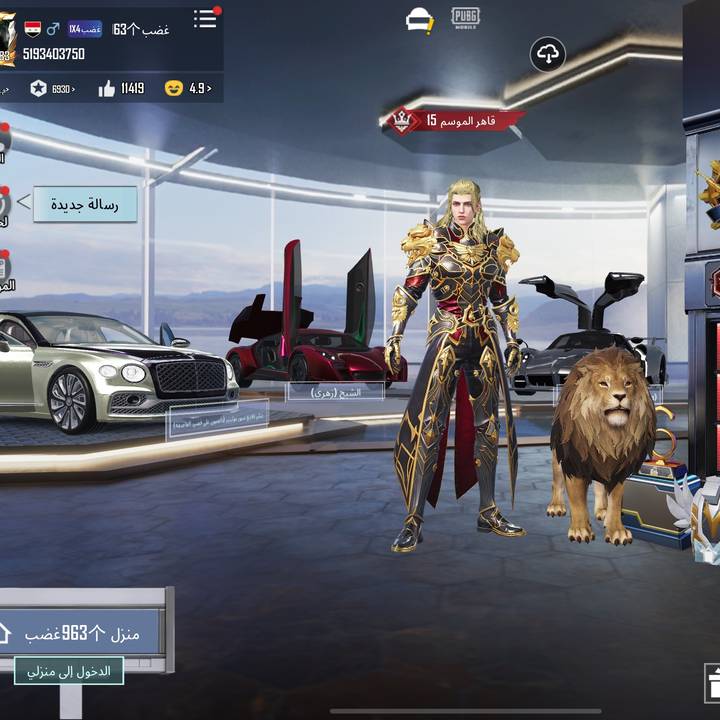Open the hamburger list menu
This screenshot has height=720, width=720.
pos(205,19)
